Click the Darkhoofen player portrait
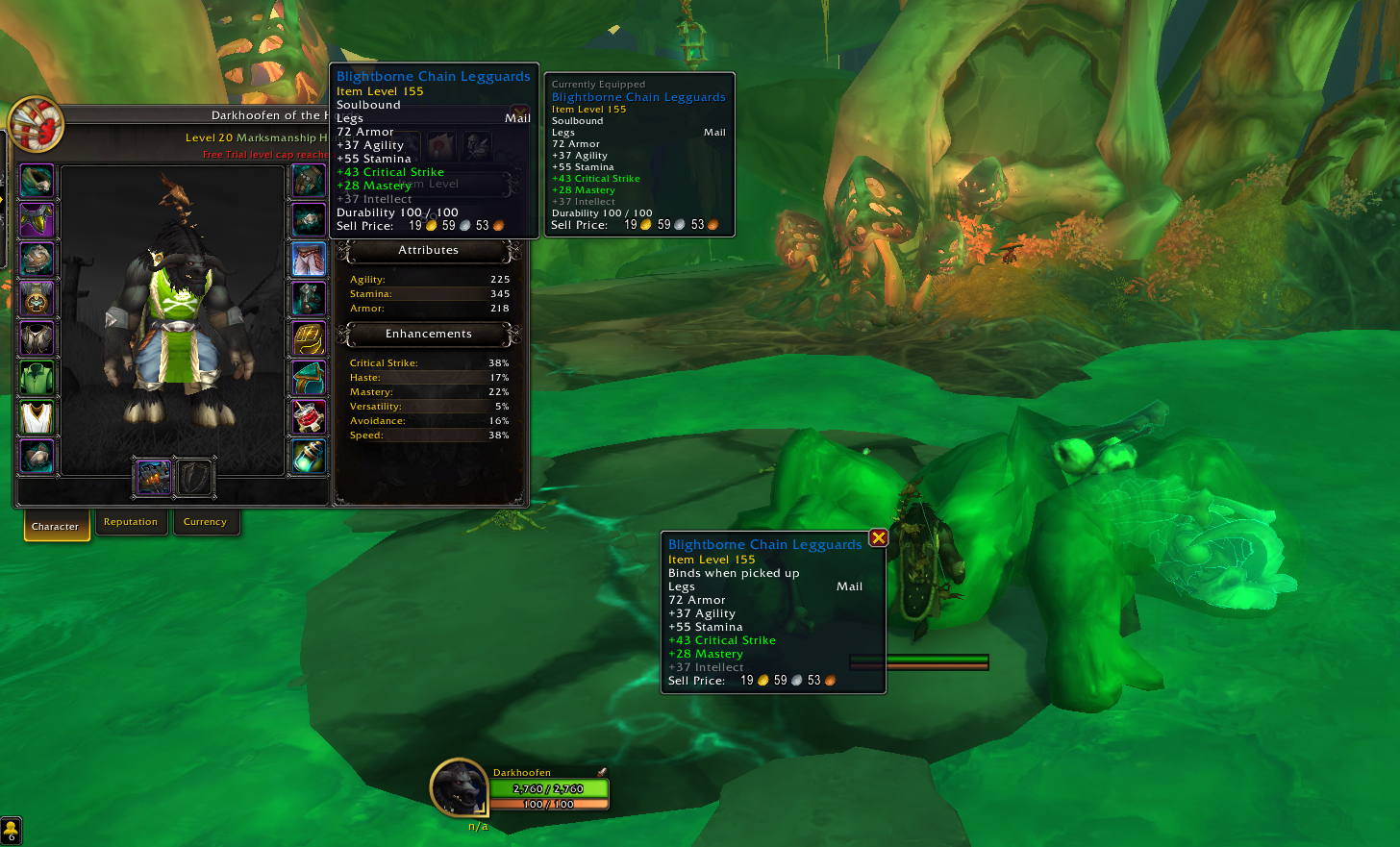Viewport: 1400px width, 847px height. [x=460, y=787]
